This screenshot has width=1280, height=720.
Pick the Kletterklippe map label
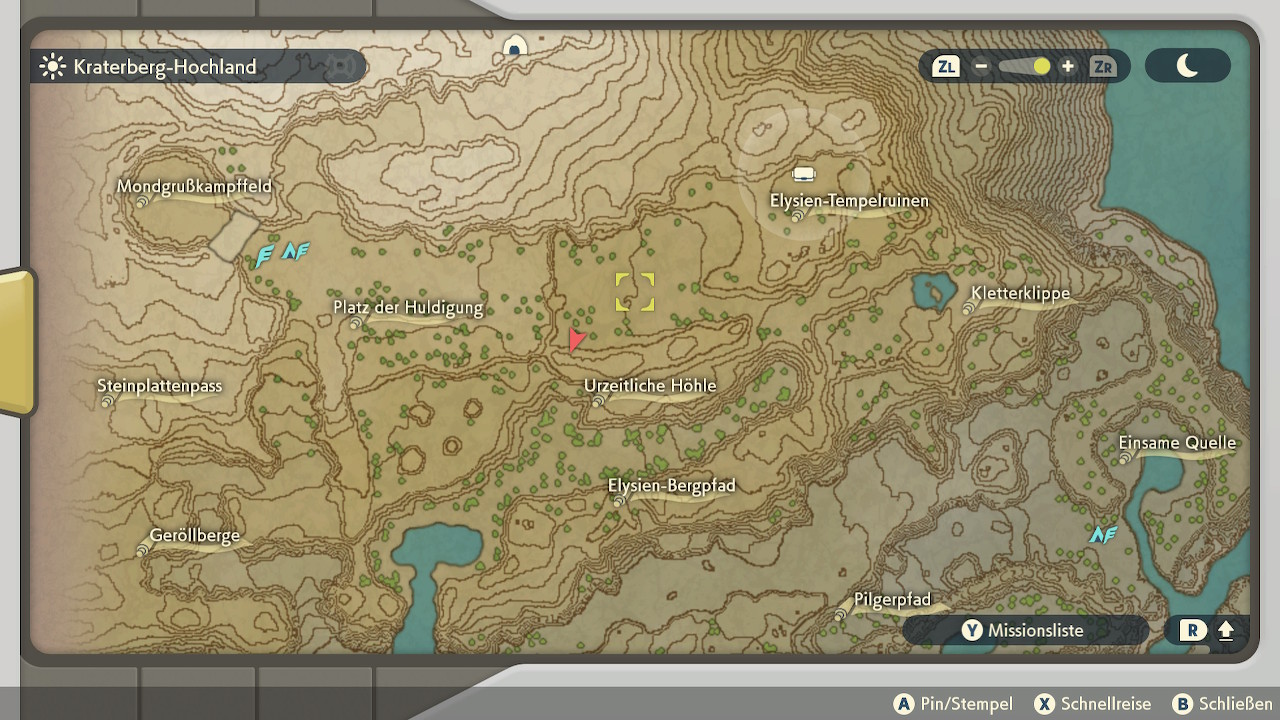click(1020, 295)
